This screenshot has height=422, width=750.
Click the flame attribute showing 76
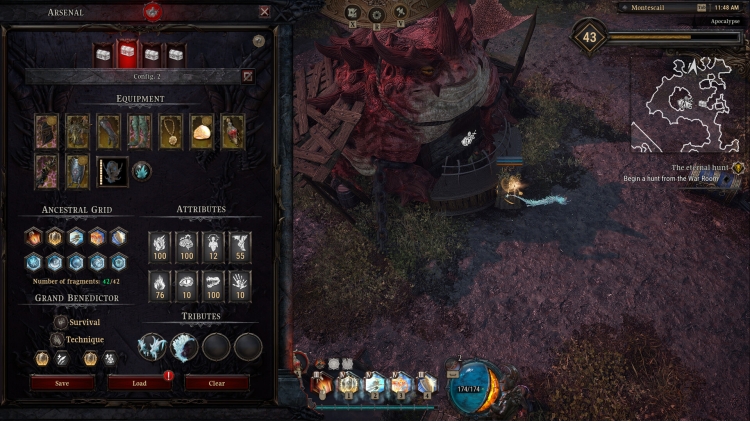(x=160, y=286)
